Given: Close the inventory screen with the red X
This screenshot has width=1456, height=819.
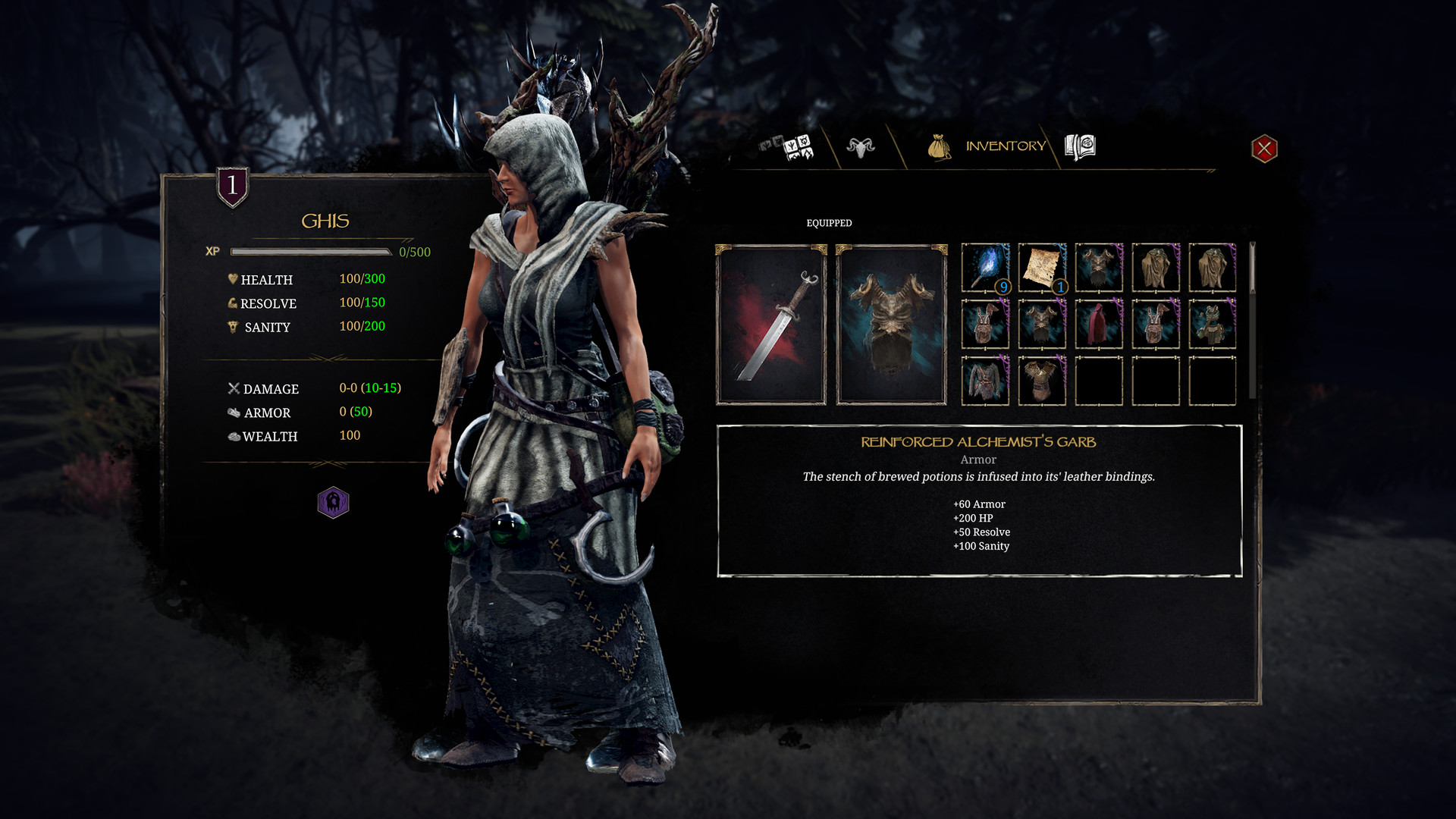Looking at the screenshot, I should click(1264, 149).
